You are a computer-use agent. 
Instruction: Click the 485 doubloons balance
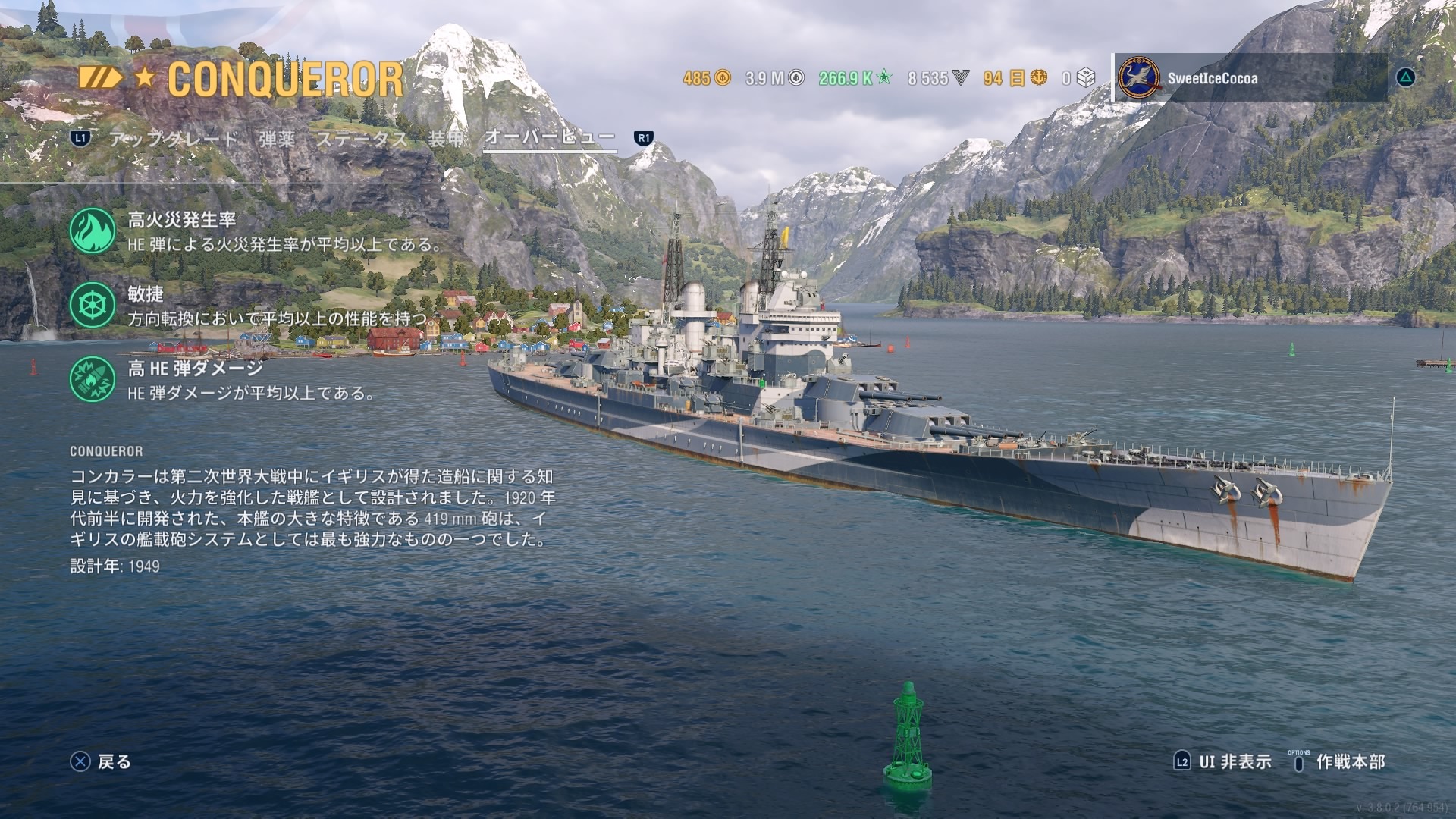(x=706, y=78)
